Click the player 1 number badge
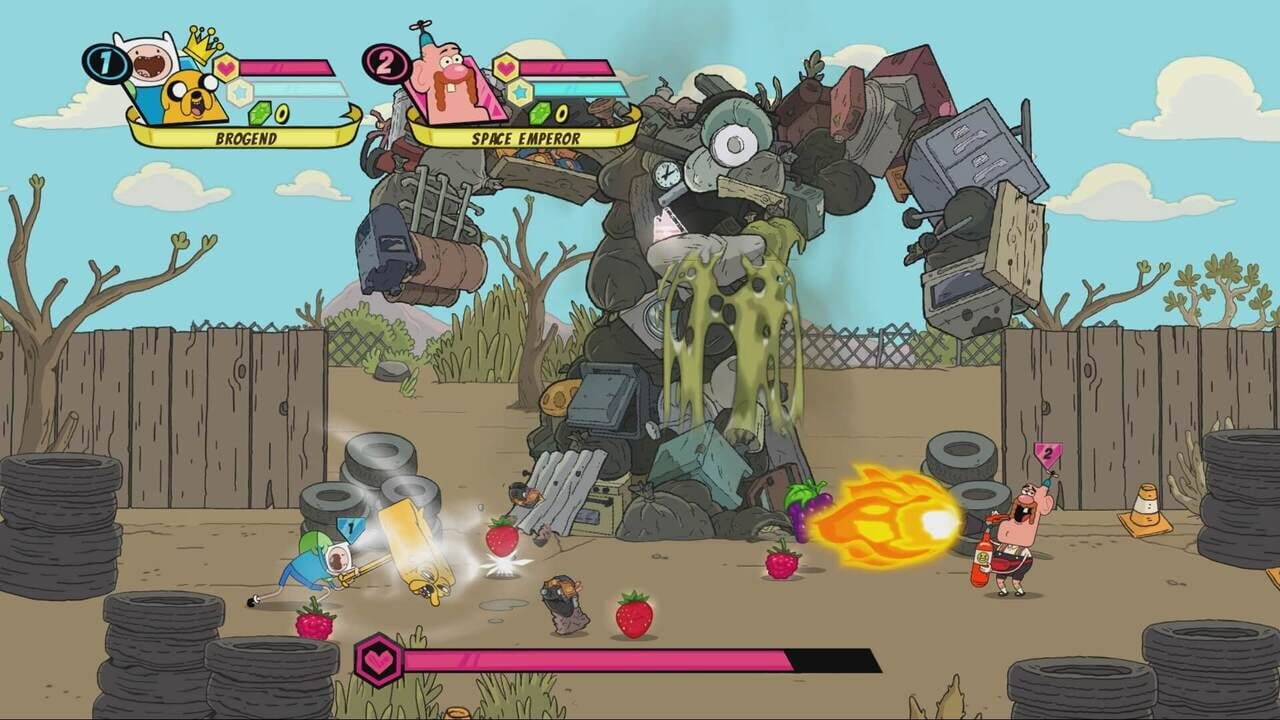This screenshot has height=720, width=1280. 105,62
